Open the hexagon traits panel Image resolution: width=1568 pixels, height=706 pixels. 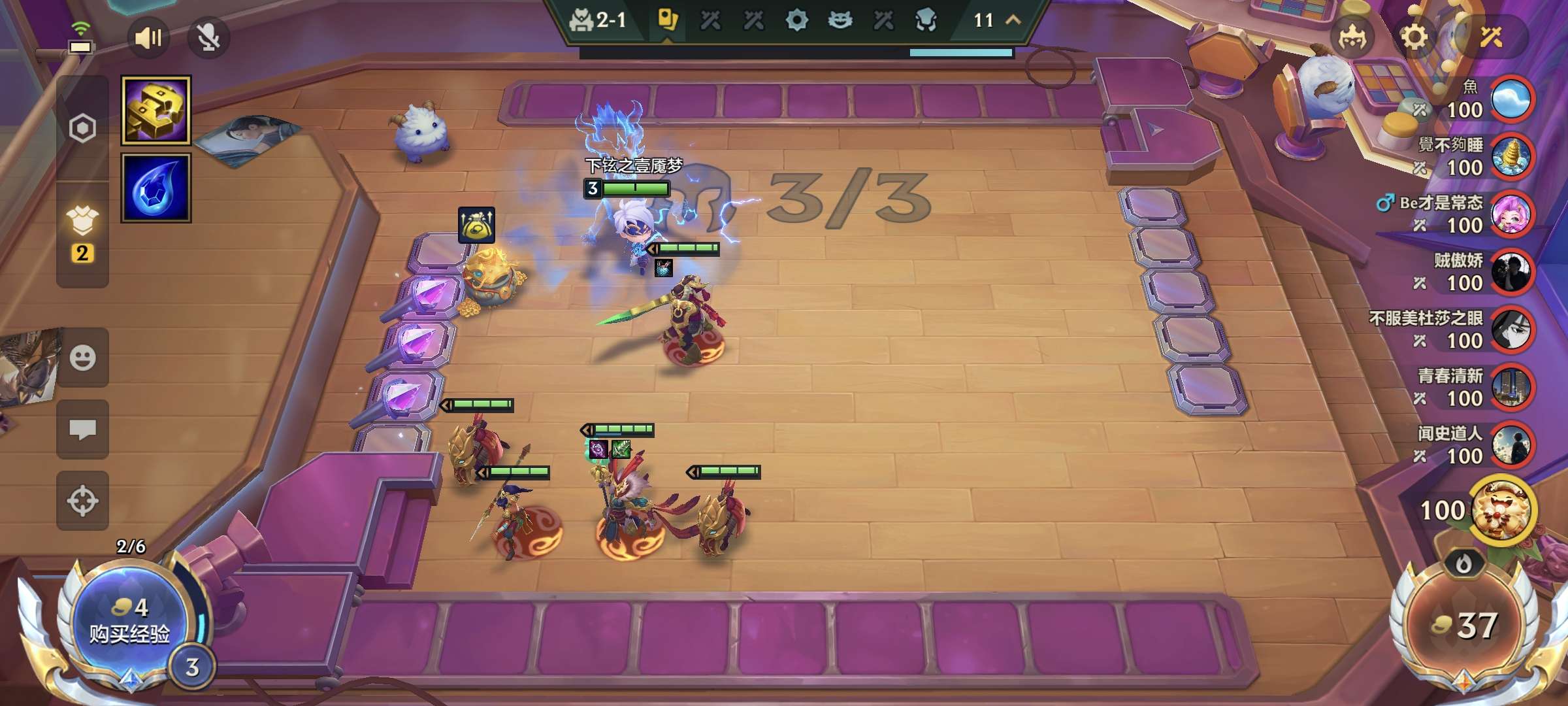82,128
